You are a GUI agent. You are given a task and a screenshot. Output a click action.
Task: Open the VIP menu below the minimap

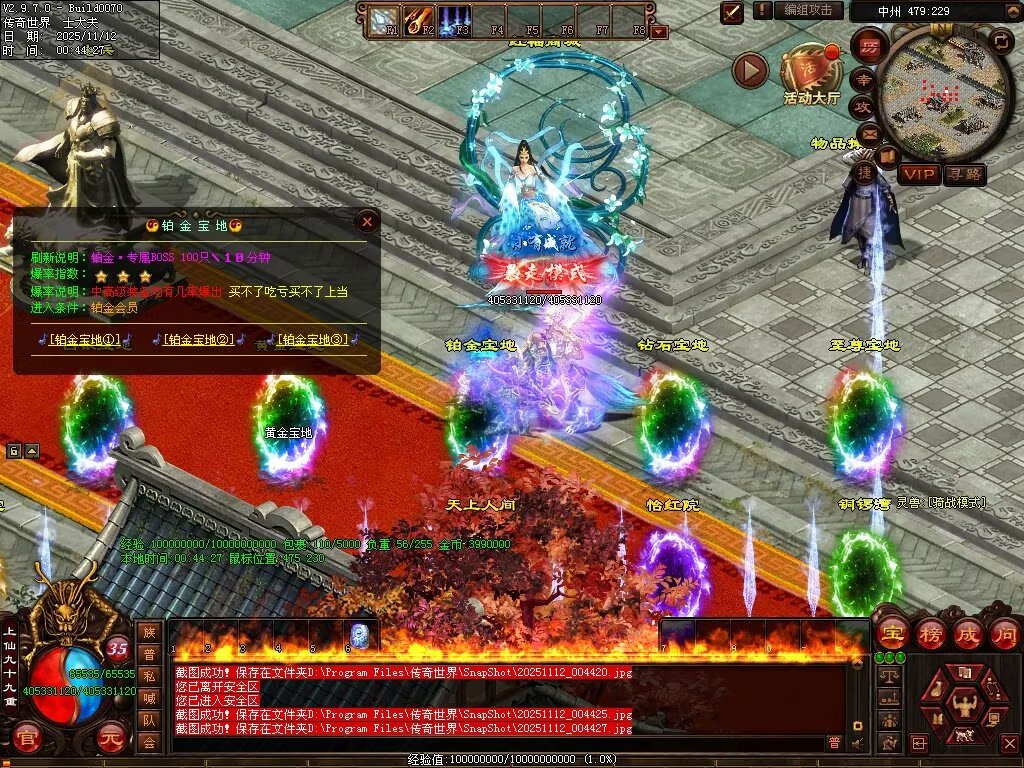point(920,174)
